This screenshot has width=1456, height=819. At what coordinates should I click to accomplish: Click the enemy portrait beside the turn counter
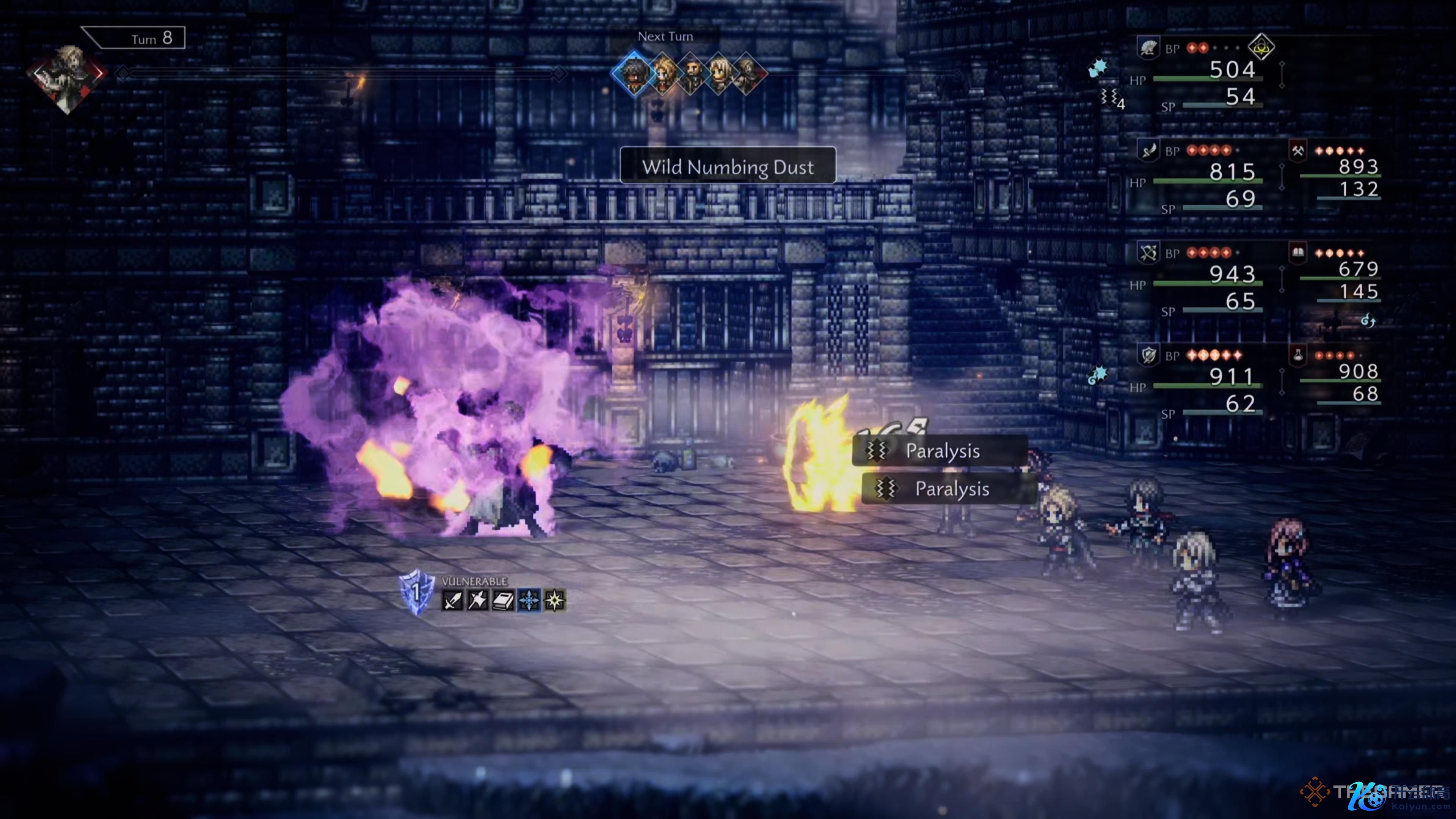point(67,77)
